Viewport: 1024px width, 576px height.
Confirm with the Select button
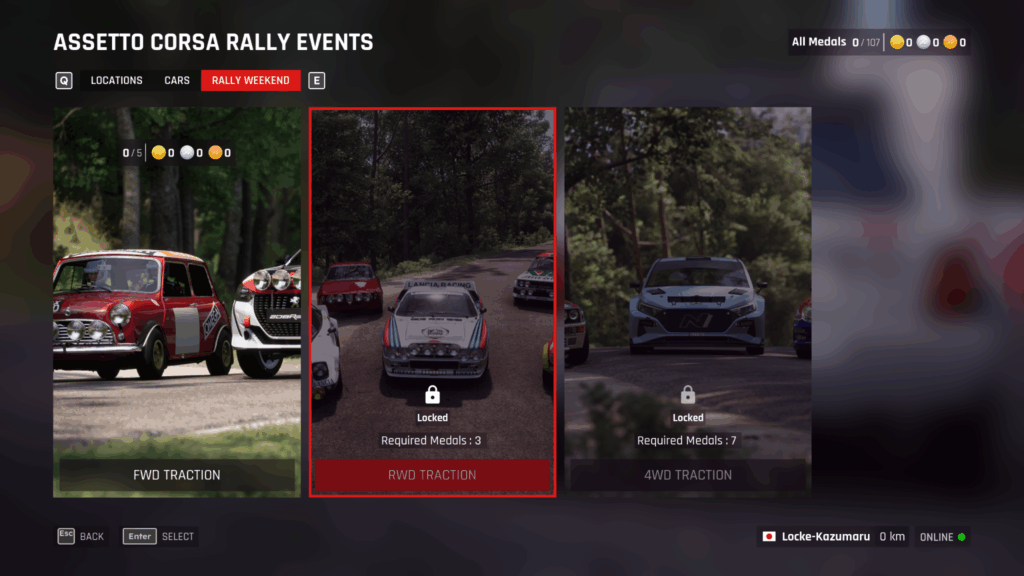click(x=160, y=536)
